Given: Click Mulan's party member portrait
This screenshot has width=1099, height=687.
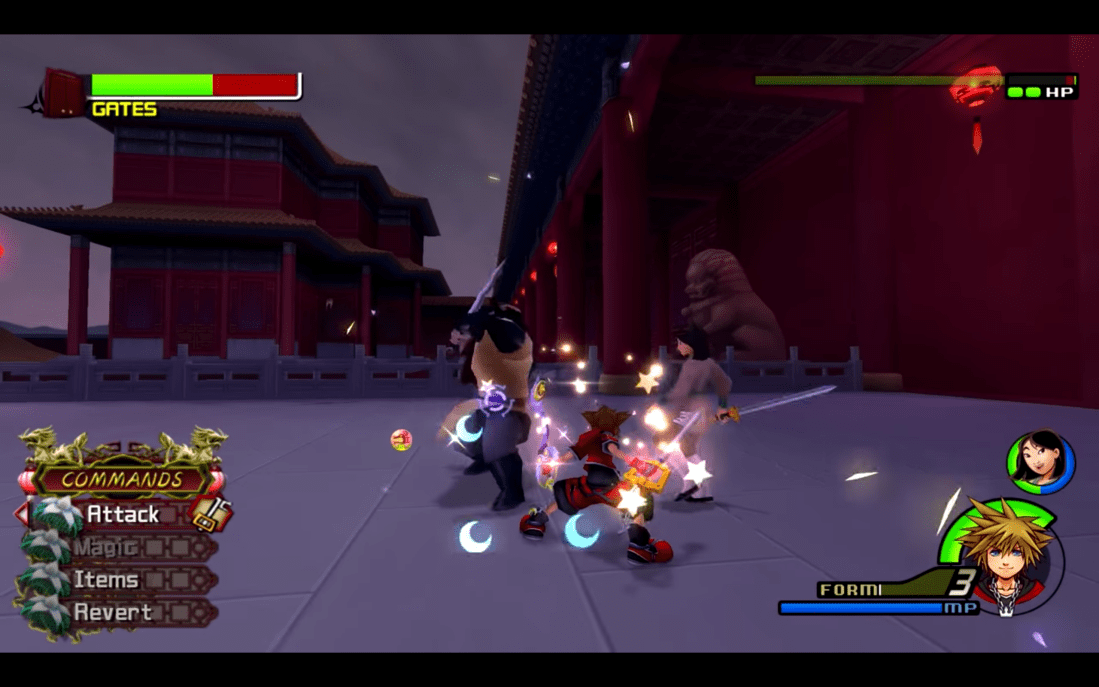Looking at the screenshot, I should pyautogui.click(x=1039, y=463).
